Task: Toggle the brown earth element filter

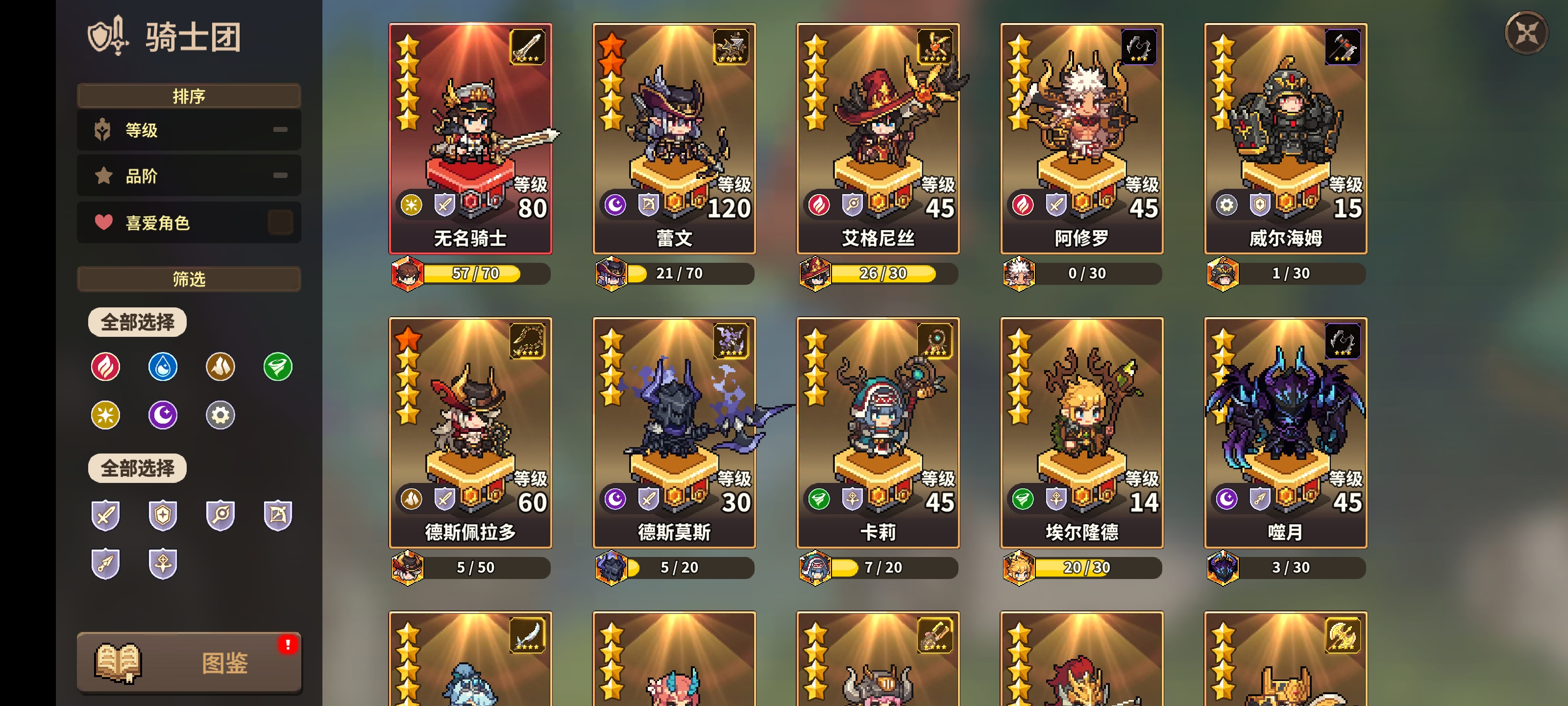Action: 220,367
